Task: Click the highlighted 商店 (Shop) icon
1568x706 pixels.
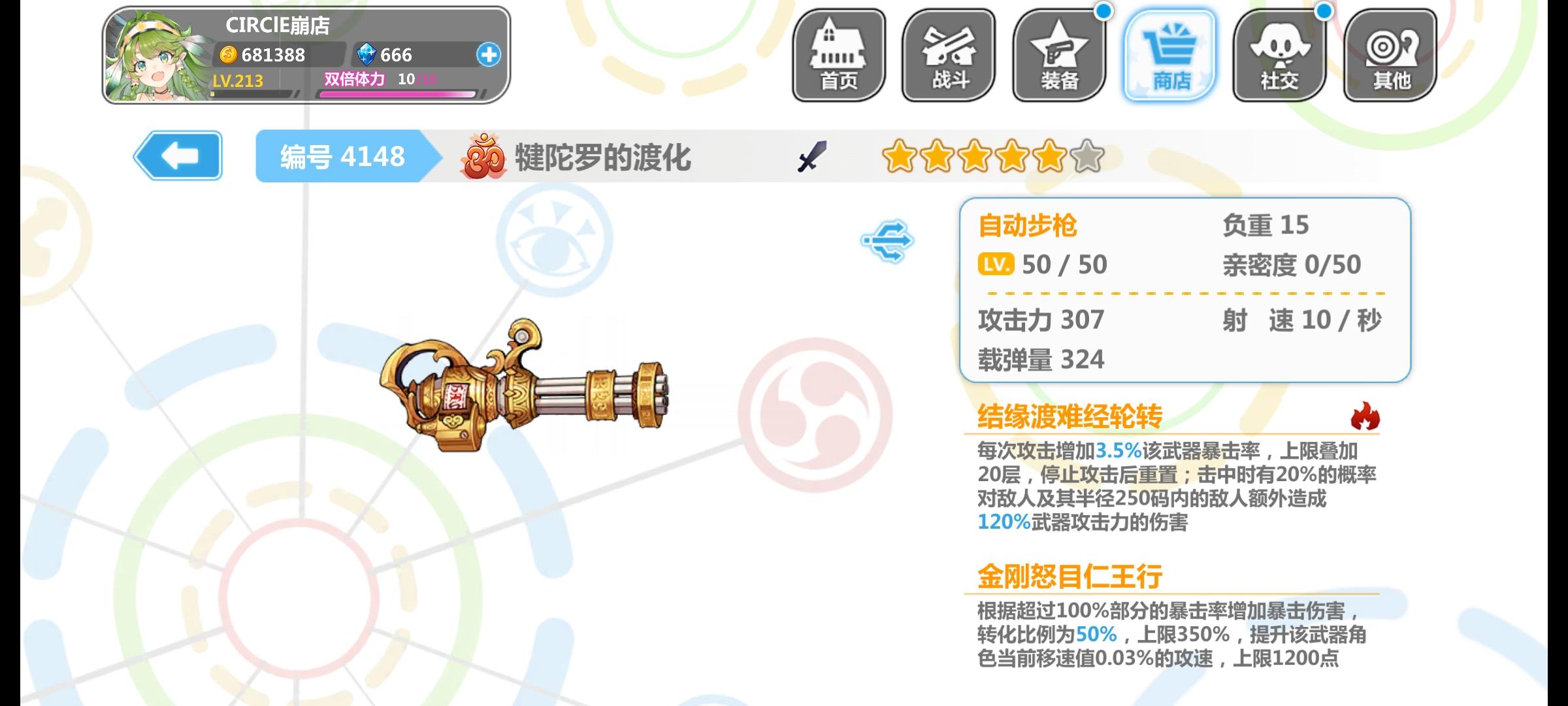Action: tap(1169, 56)
